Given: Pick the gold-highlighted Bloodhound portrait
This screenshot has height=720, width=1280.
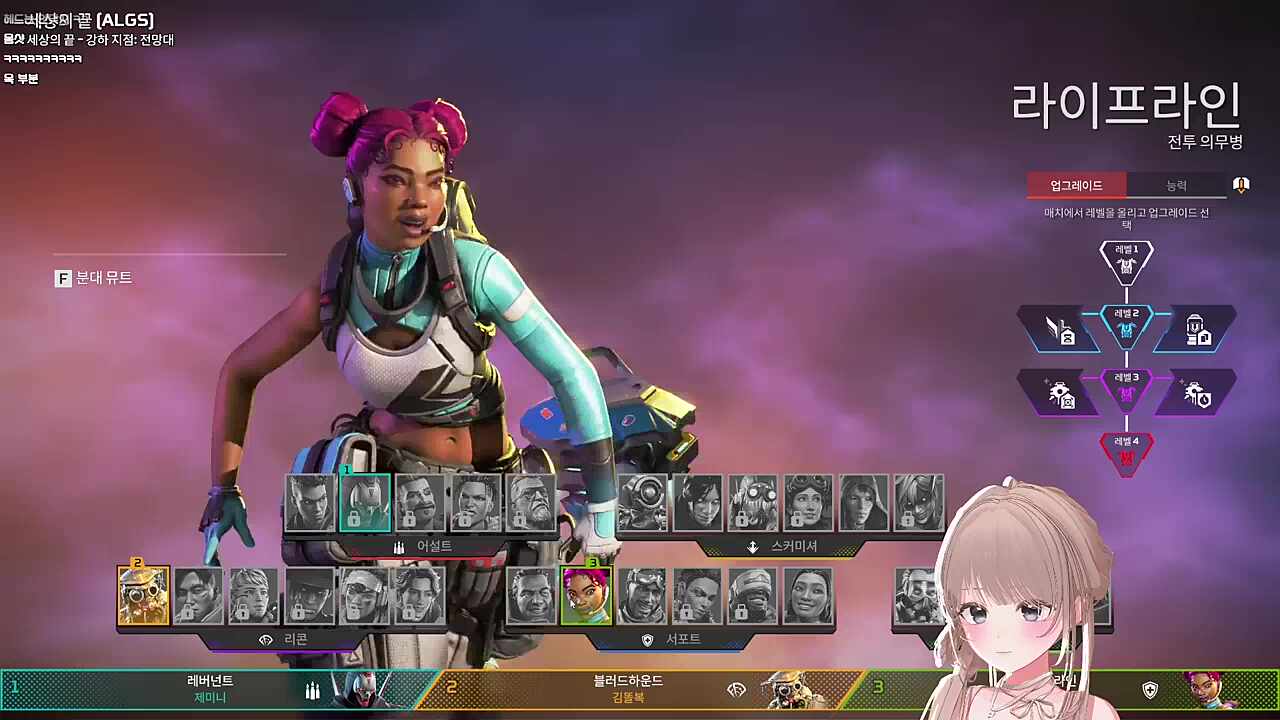Looking at the screenshot, I should pos(144,596).
